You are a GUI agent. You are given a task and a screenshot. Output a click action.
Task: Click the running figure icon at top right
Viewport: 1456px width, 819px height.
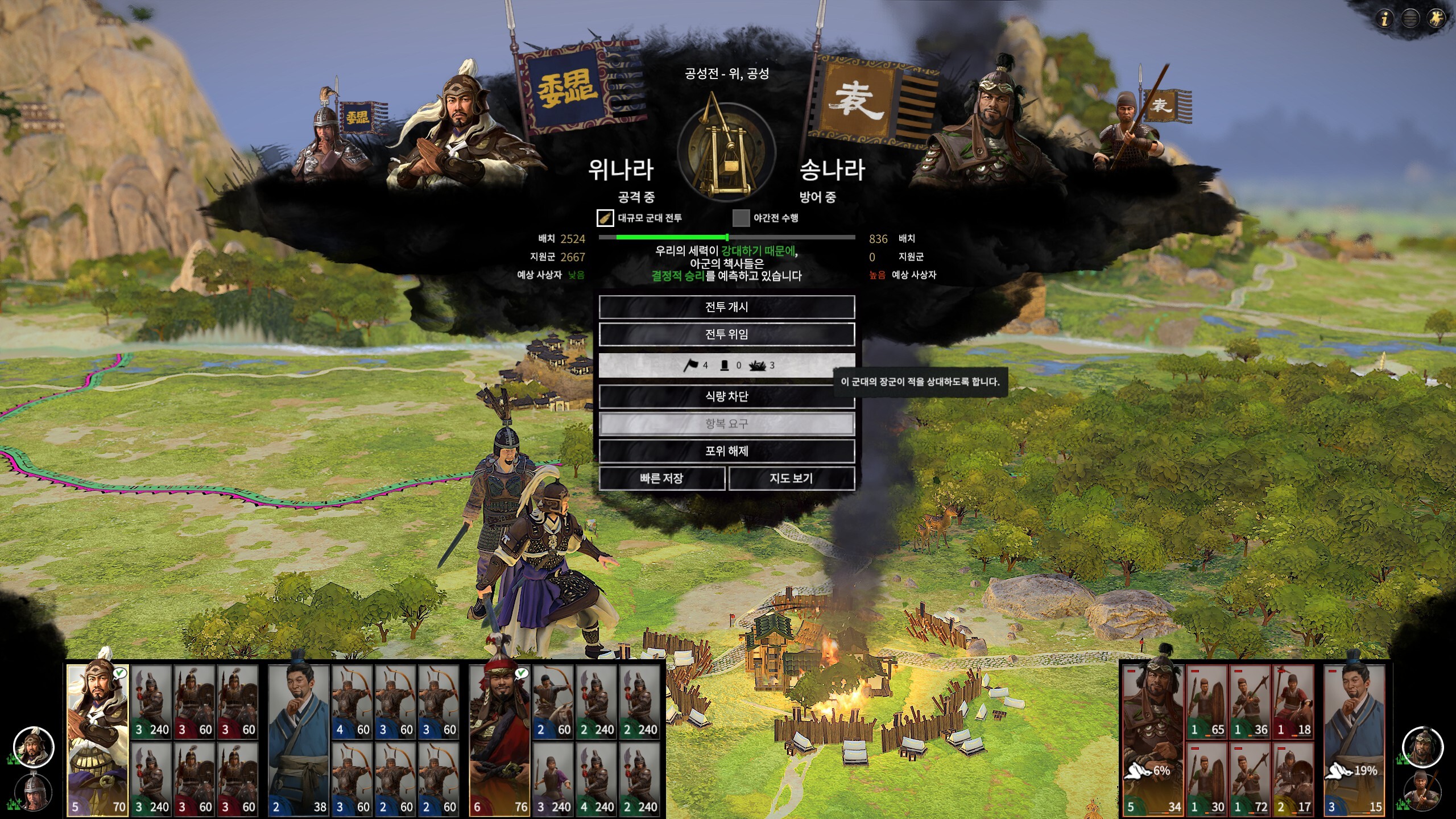(x=1436, y=19)
